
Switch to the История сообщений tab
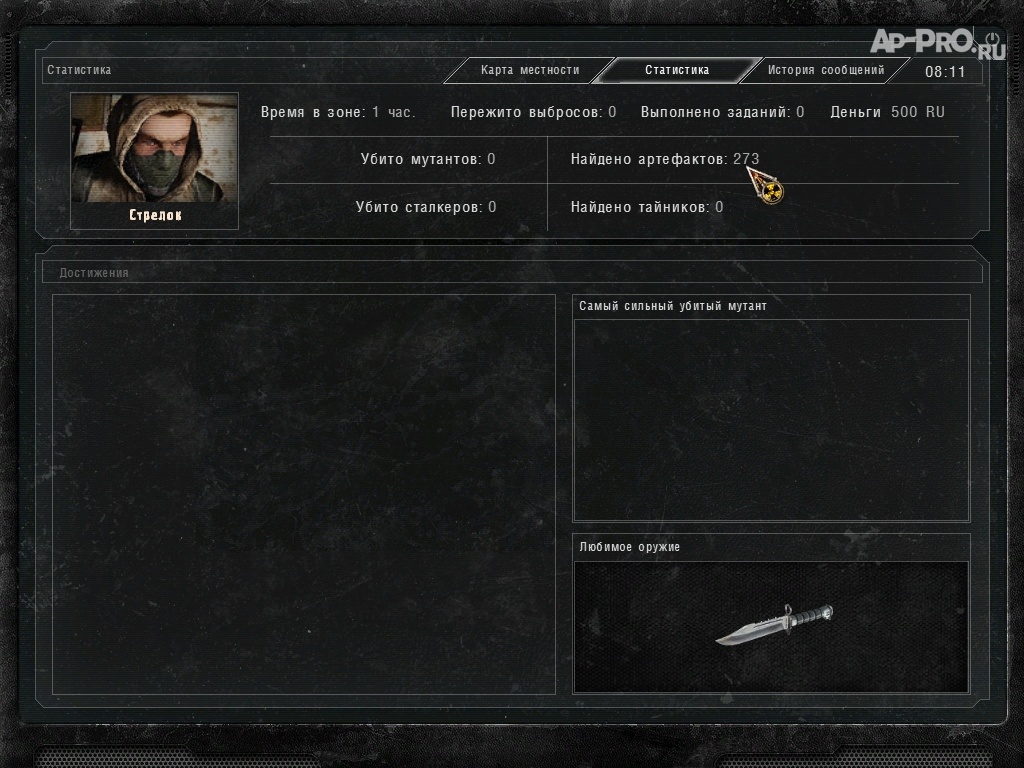pyautogui.click(x=825, y=71)
